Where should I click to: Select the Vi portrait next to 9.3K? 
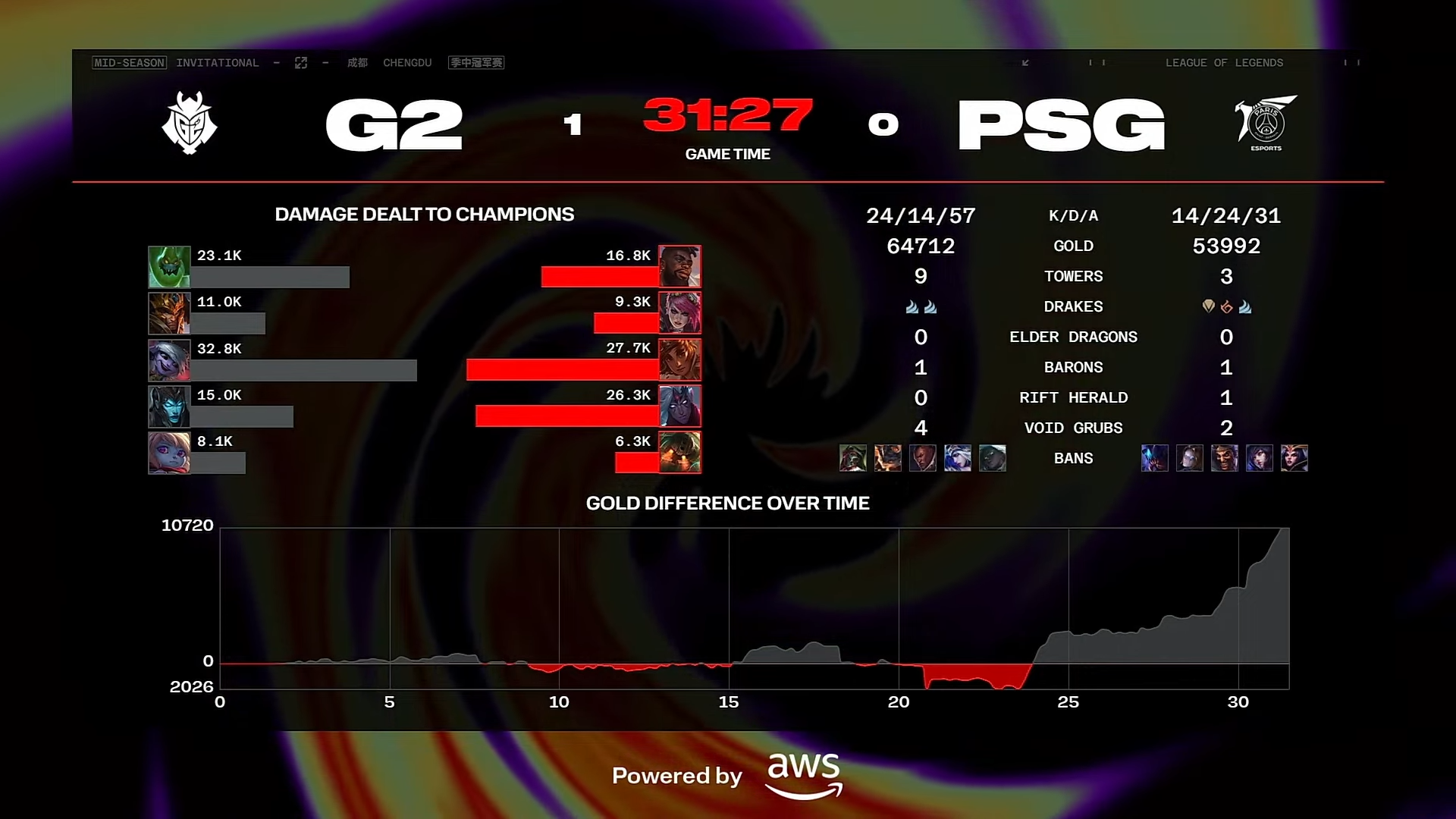(x=681, y=313)
